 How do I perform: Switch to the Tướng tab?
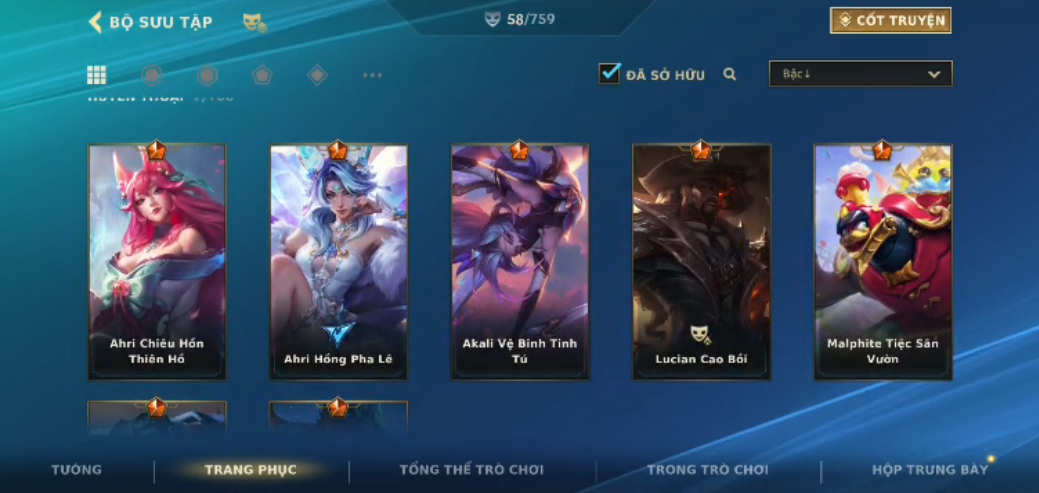[77, 470]
